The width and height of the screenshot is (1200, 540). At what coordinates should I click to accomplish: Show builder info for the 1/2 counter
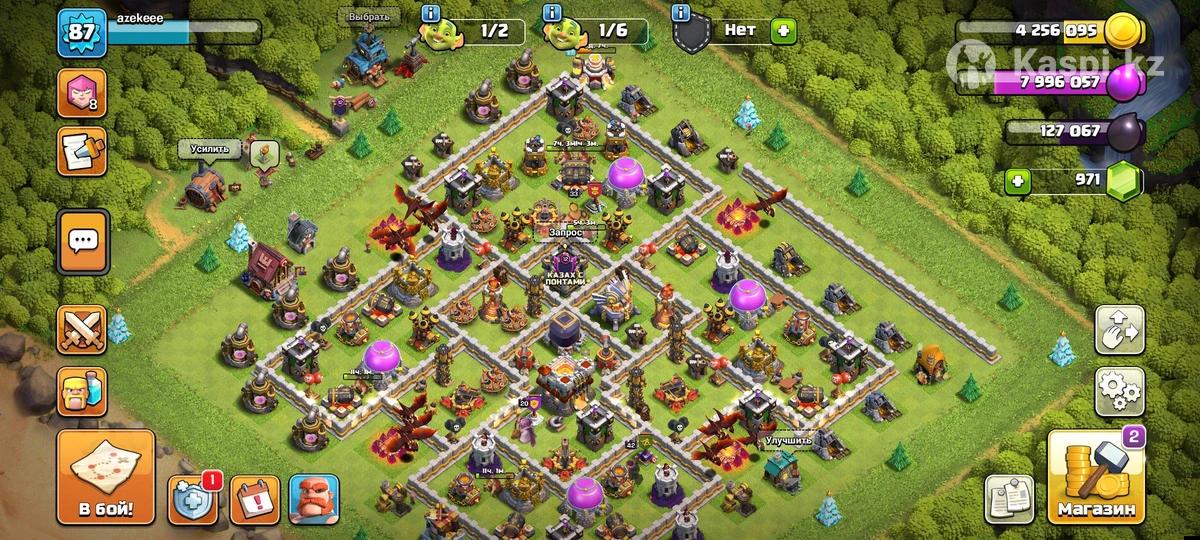pyautogui.click(x=431, y=13)
